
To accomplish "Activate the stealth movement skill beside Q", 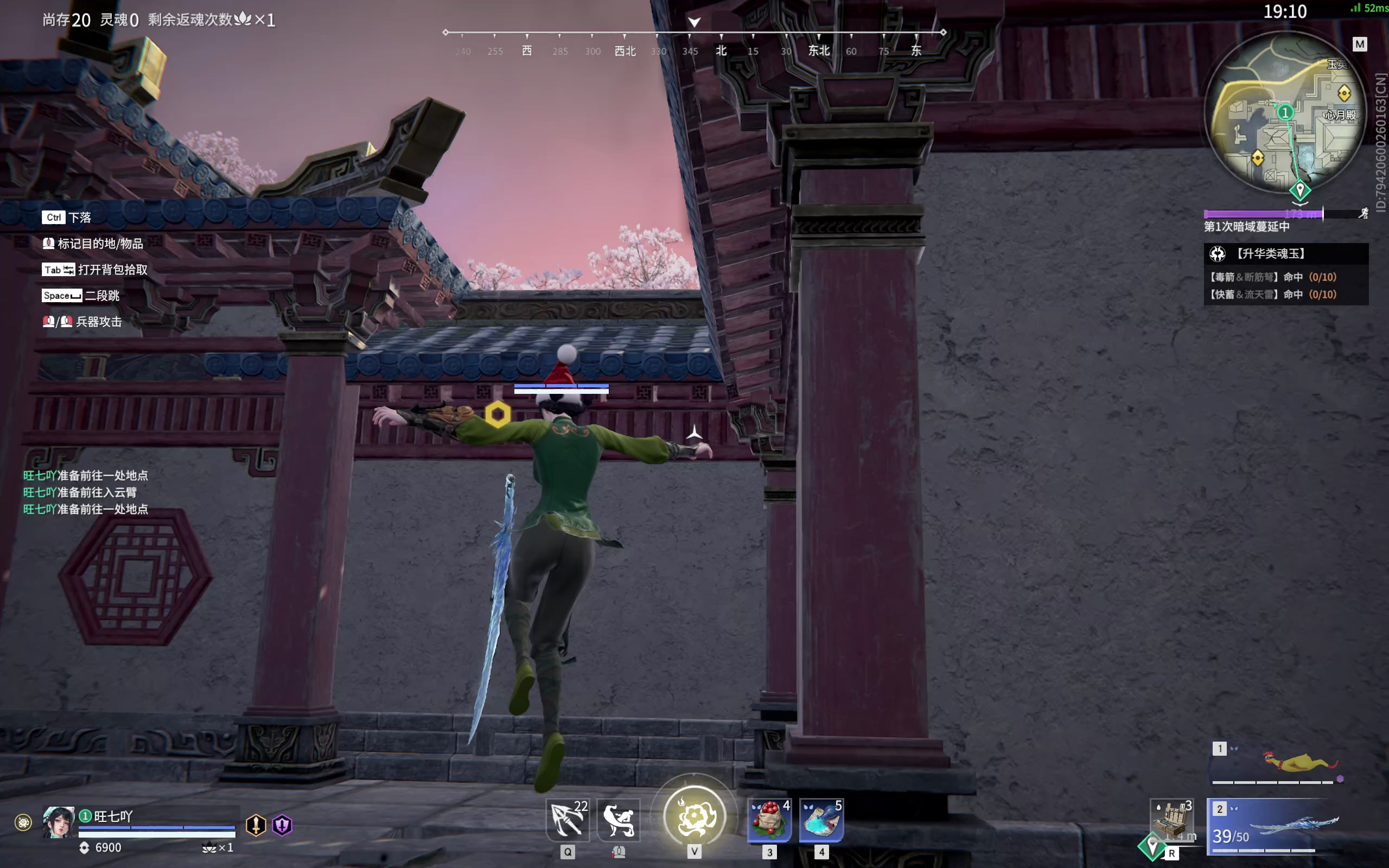I will coord(618,820).
